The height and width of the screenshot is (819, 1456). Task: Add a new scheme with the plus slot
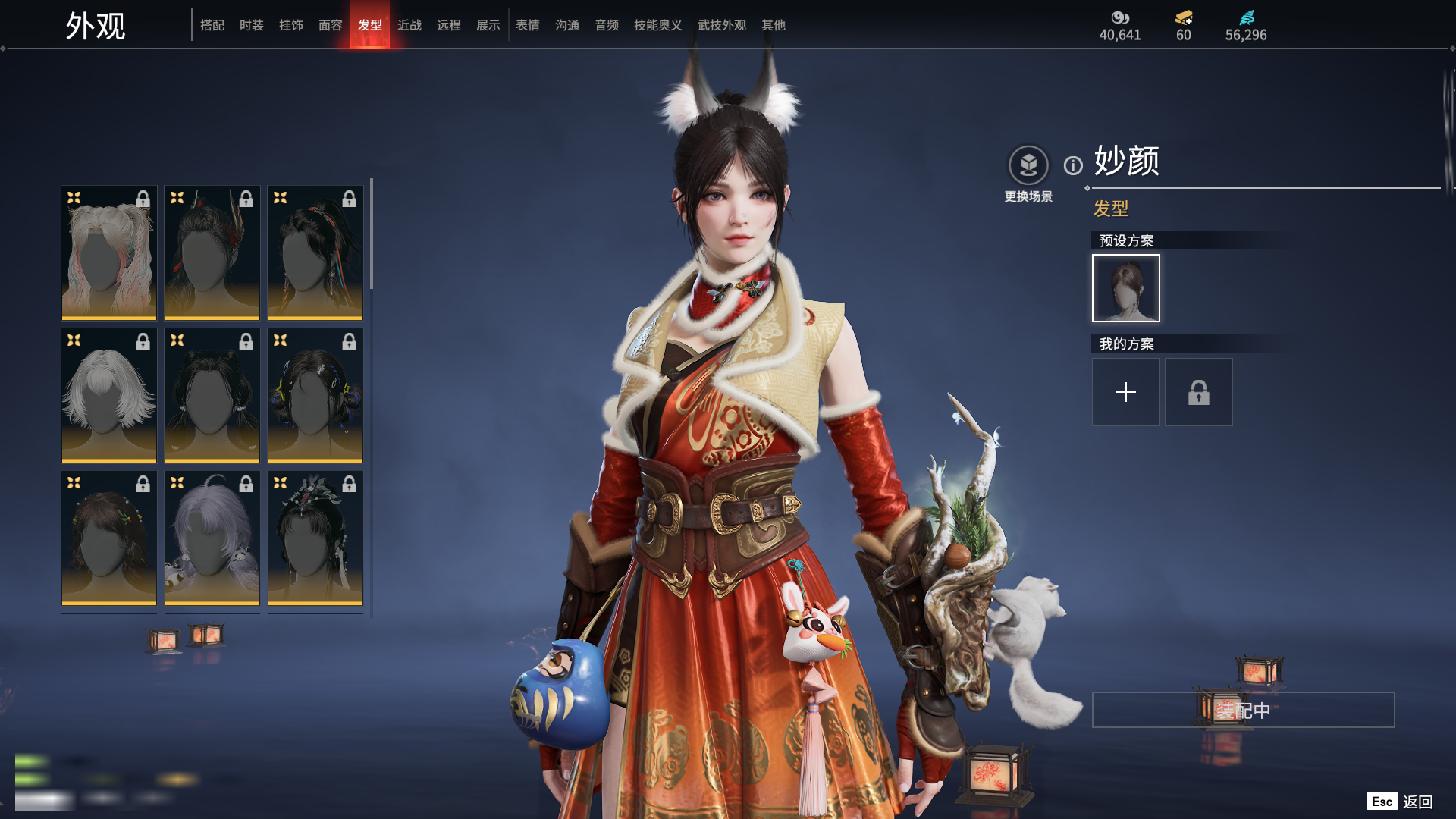1126,392
